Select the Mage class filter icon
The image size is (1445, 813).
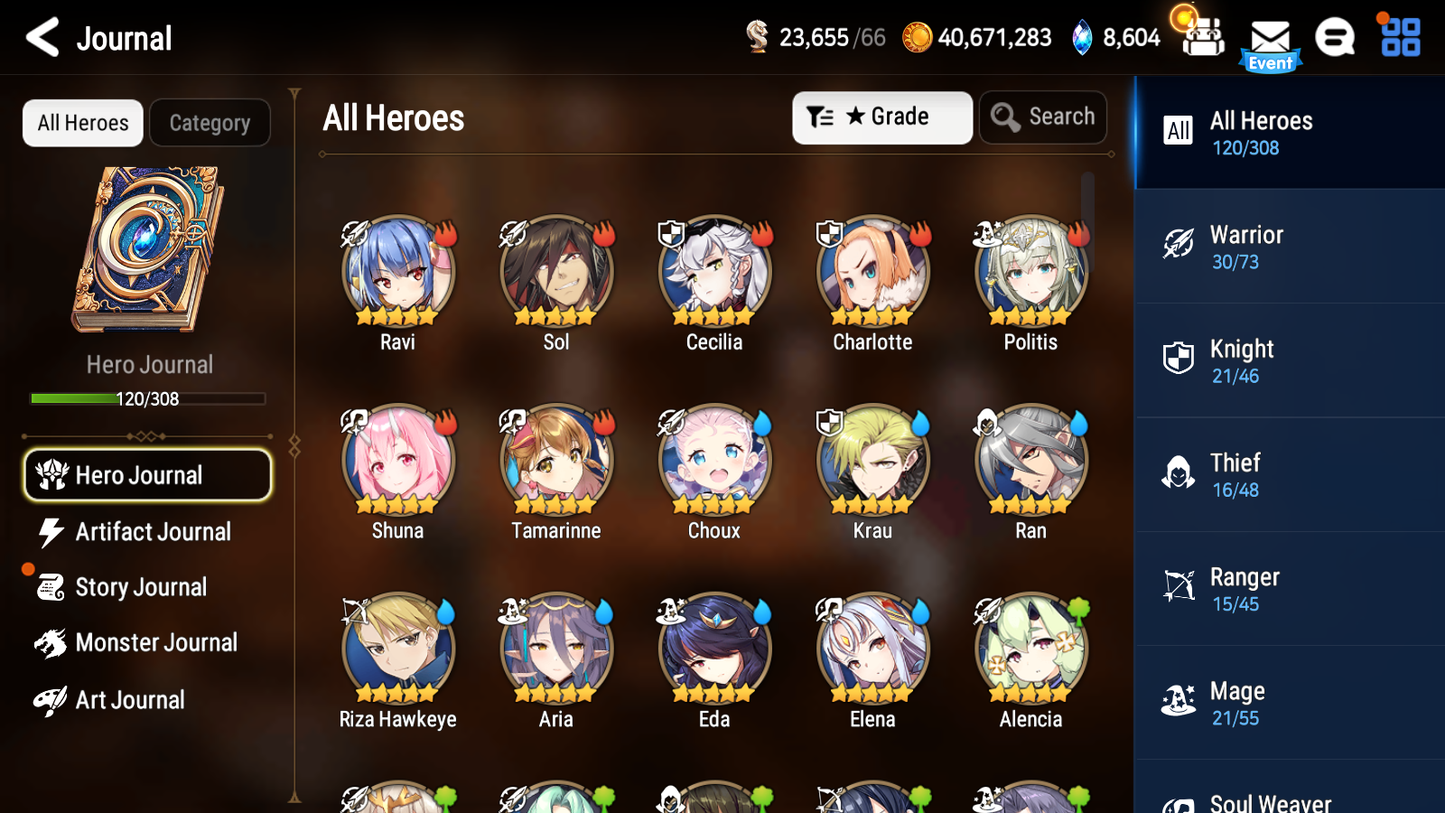(1179, 702)
